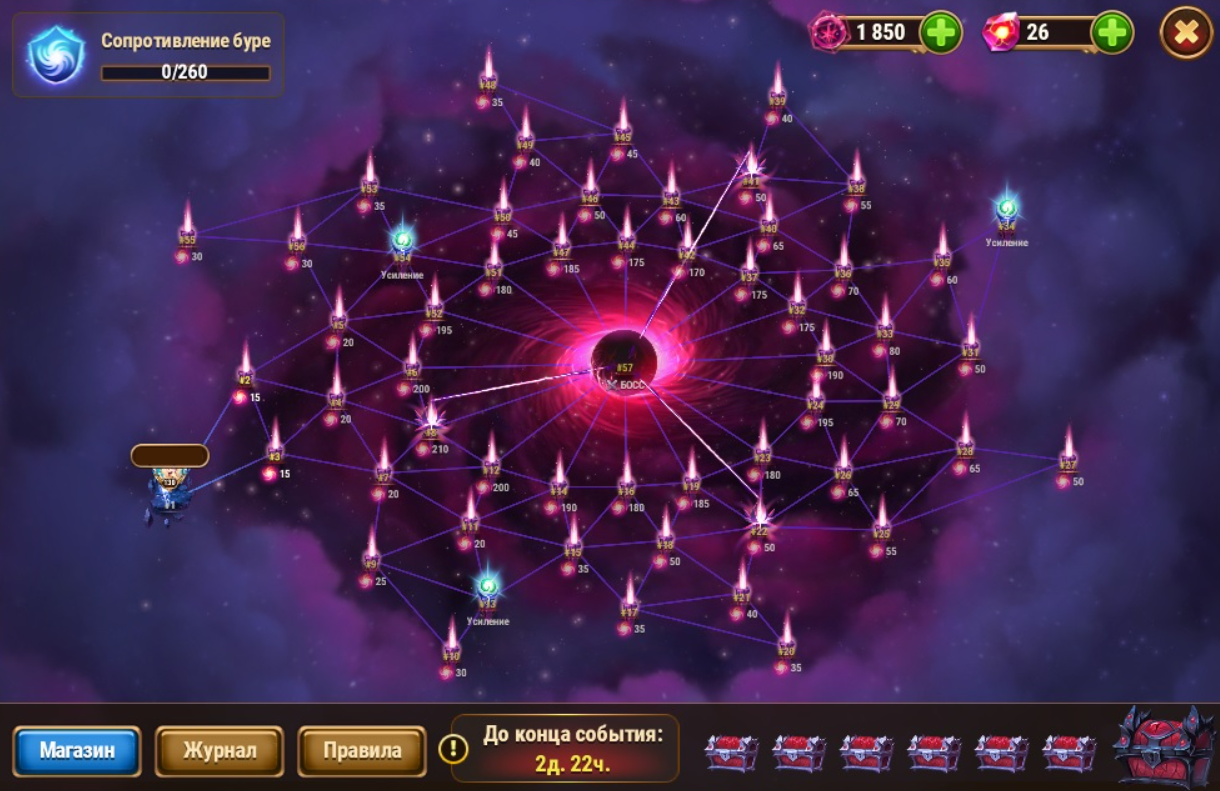Pick map node #27
1220x791 pixels.
tap(1068, 455)
